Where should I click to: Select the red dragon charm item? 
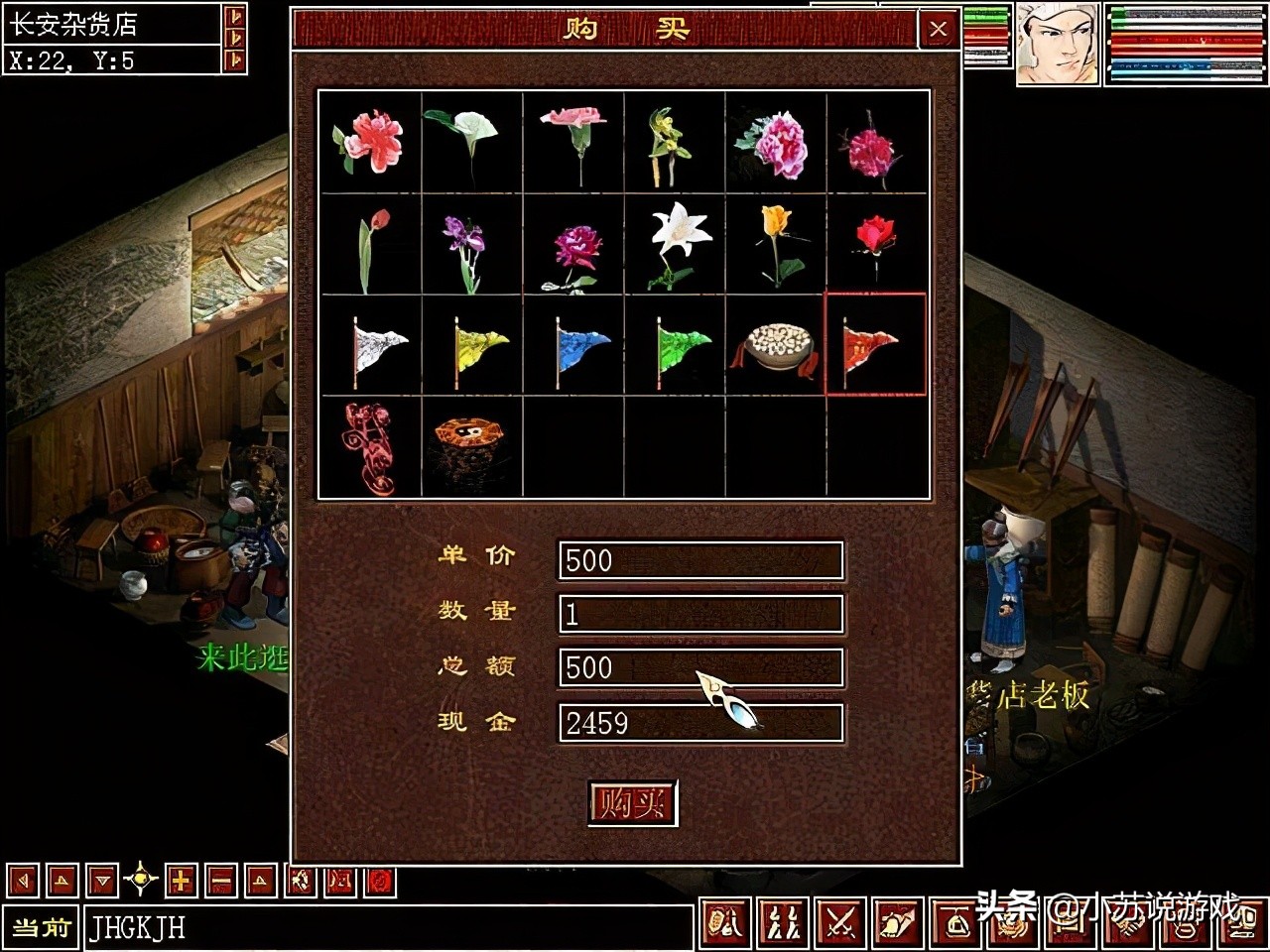pos(369,447)
